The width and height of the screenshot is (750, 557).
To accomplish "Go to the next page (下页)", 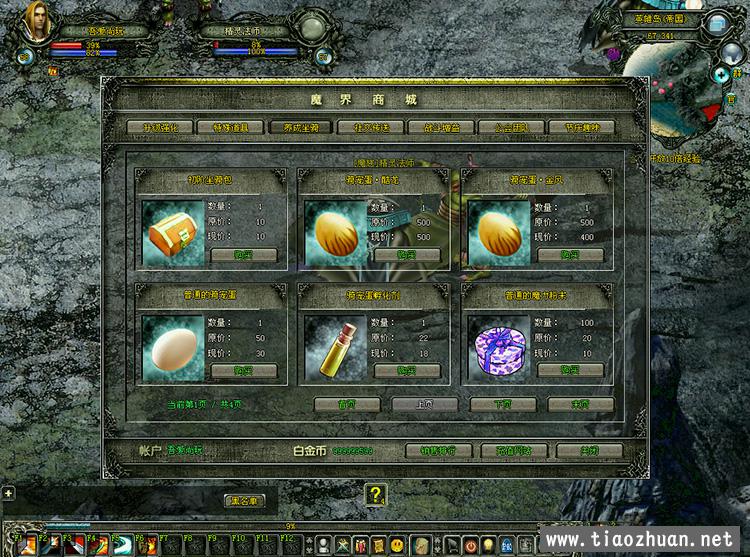I will [x=503, y=405].
